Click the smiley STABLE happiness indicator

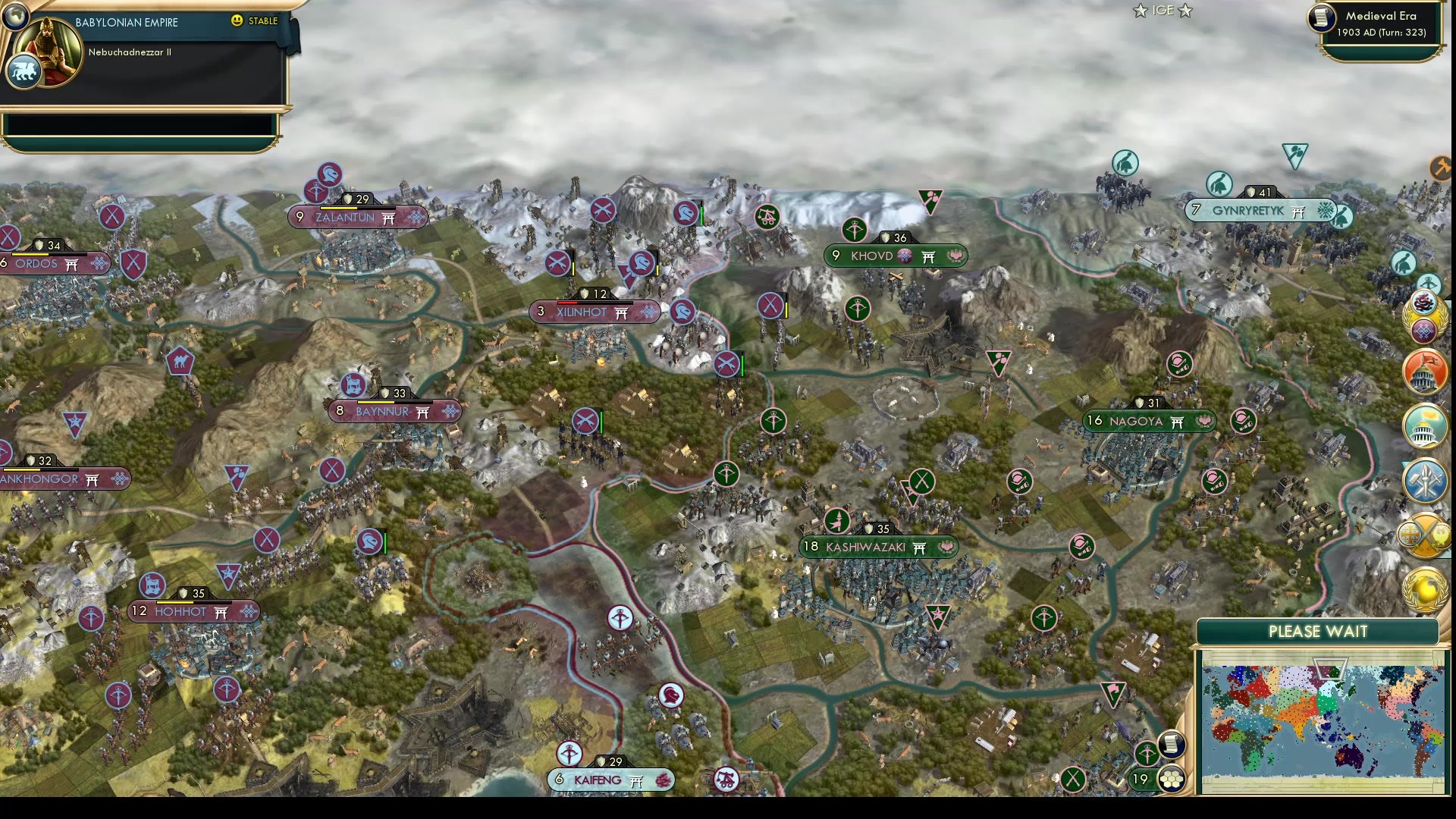point(238,21)
